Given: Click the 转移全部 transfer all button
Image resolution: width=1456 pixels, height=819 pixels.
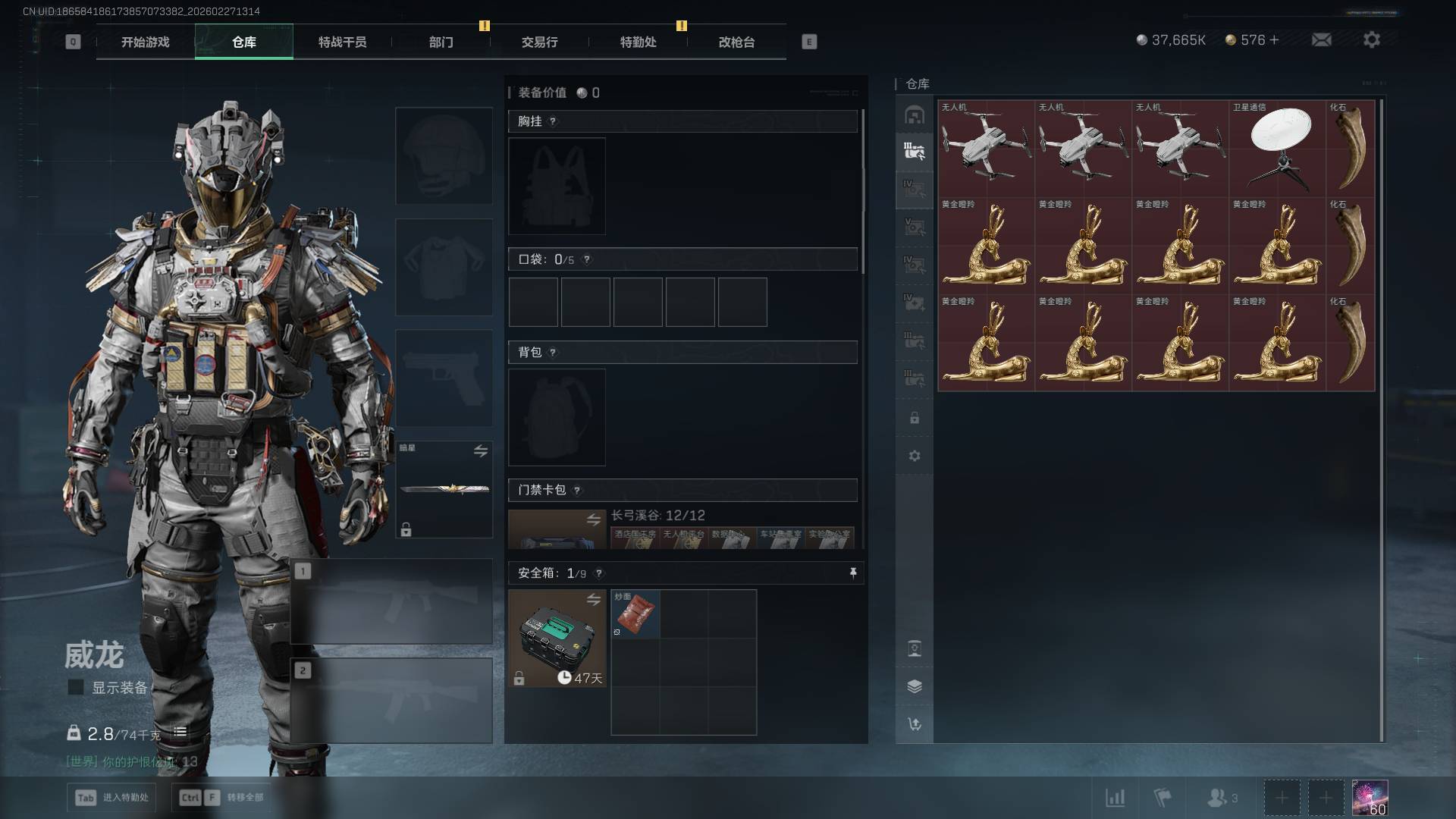Looking at the screenshot, I should [221, 797].
